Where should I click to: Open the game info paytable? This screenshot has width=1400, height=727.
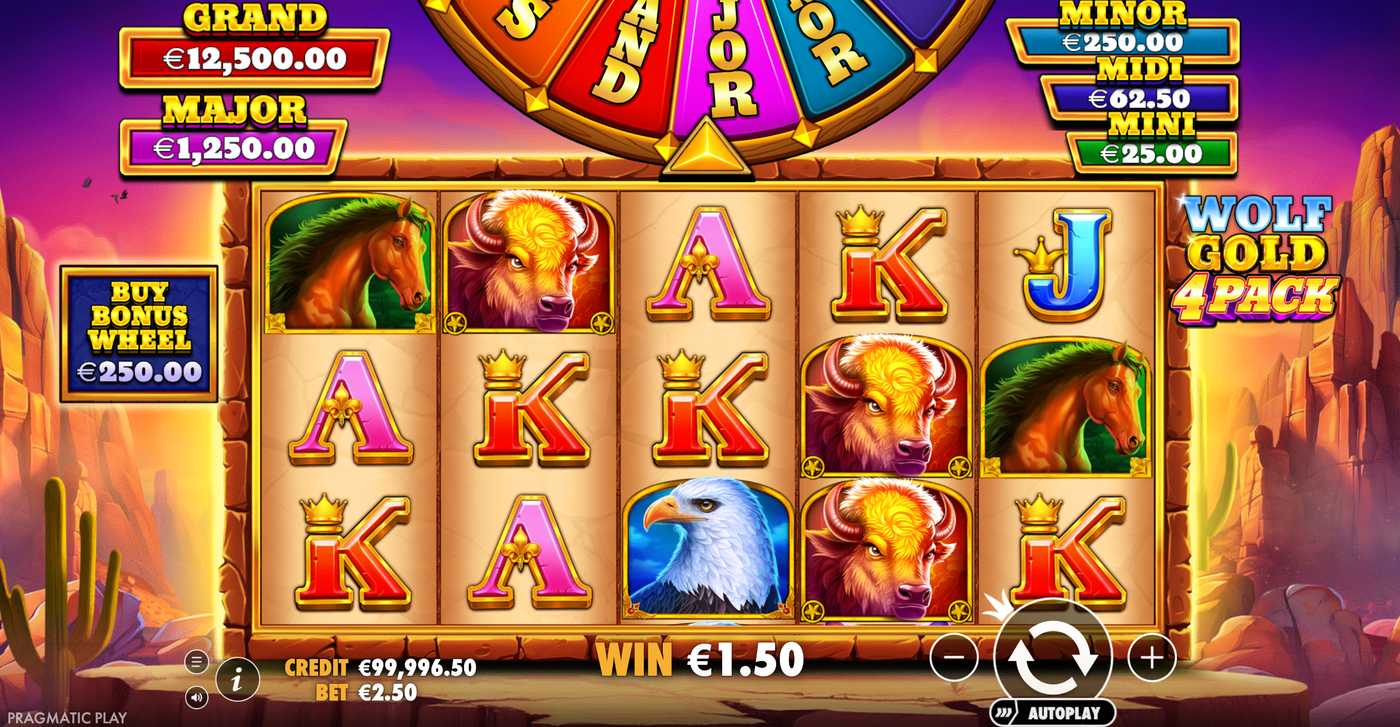pyautogui.click(x=237, y=680)
